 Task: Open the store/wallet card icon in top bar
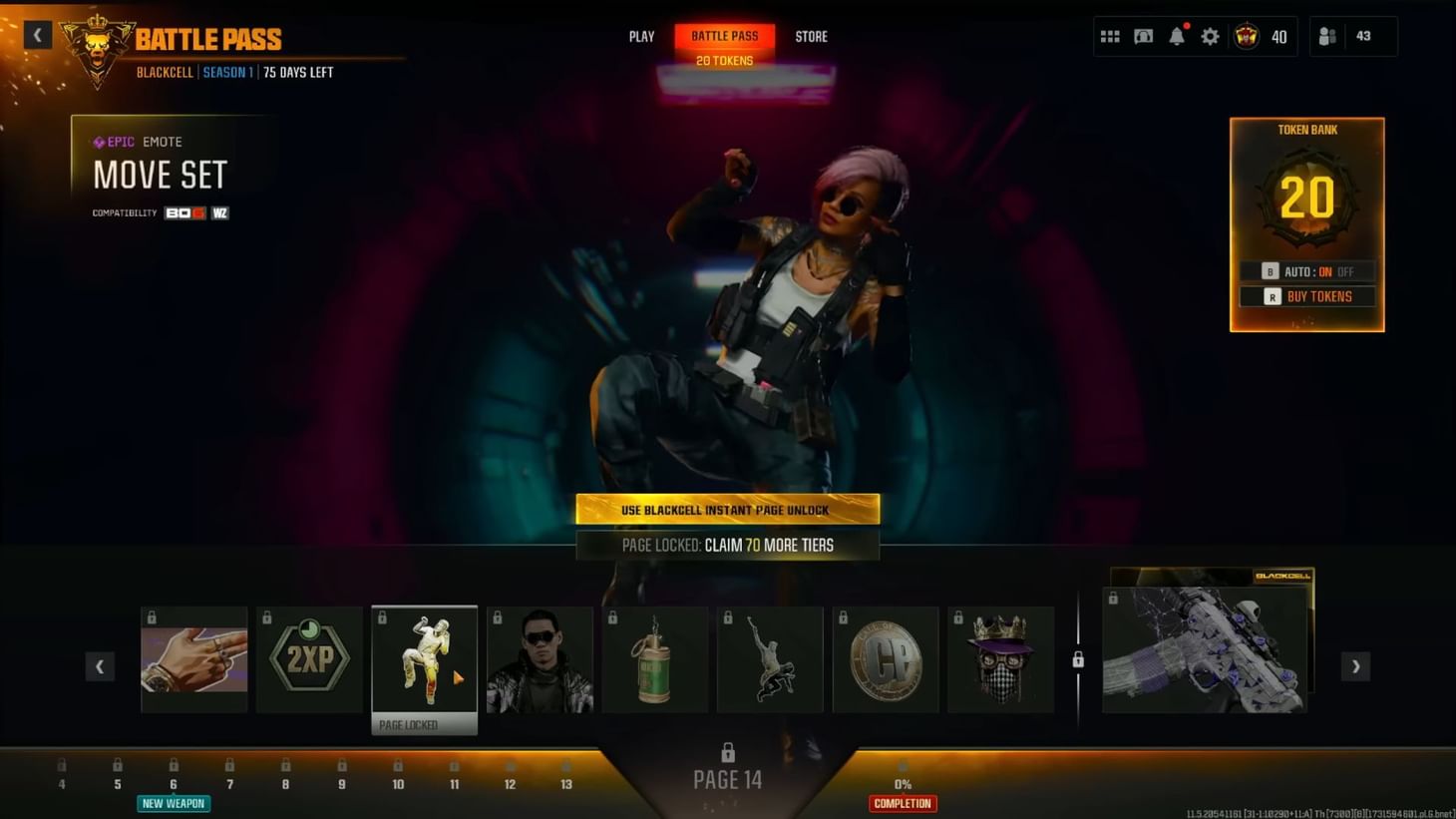click(x=1143, y=35)
